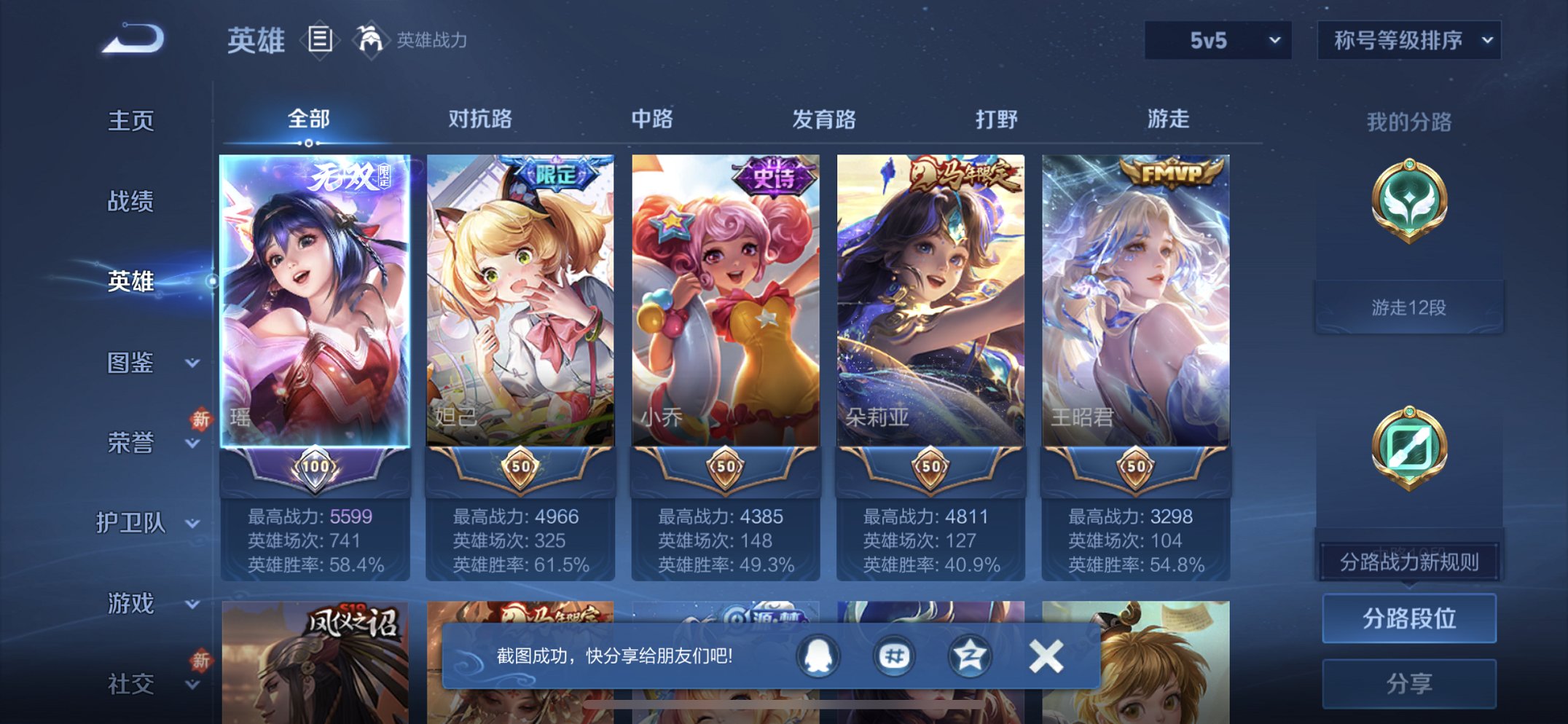Viewport: 1568px width, 724px height.
Task: Open the hero power ranking icon
Action: click(x=372, y=39)
